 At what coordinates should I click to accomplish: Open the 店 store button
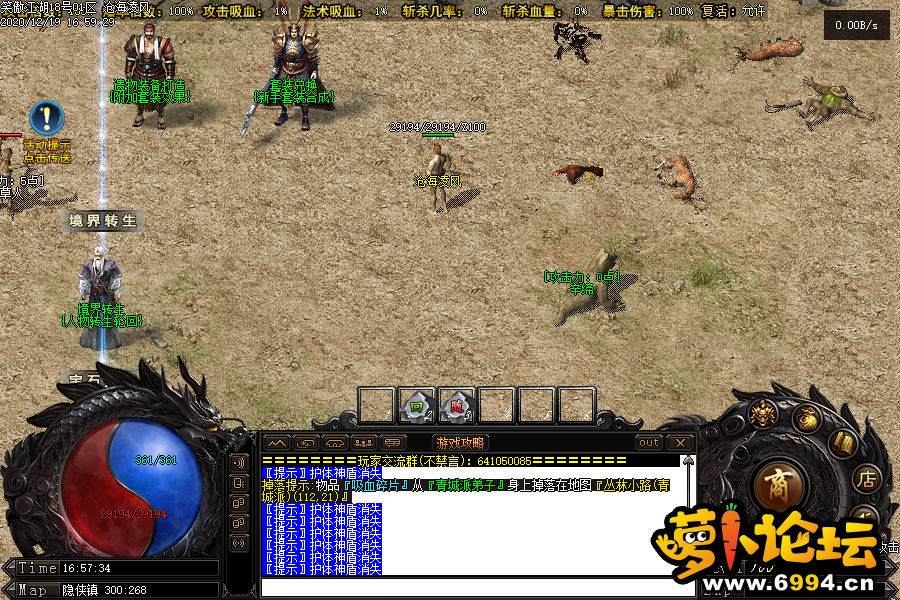[867, 480]
